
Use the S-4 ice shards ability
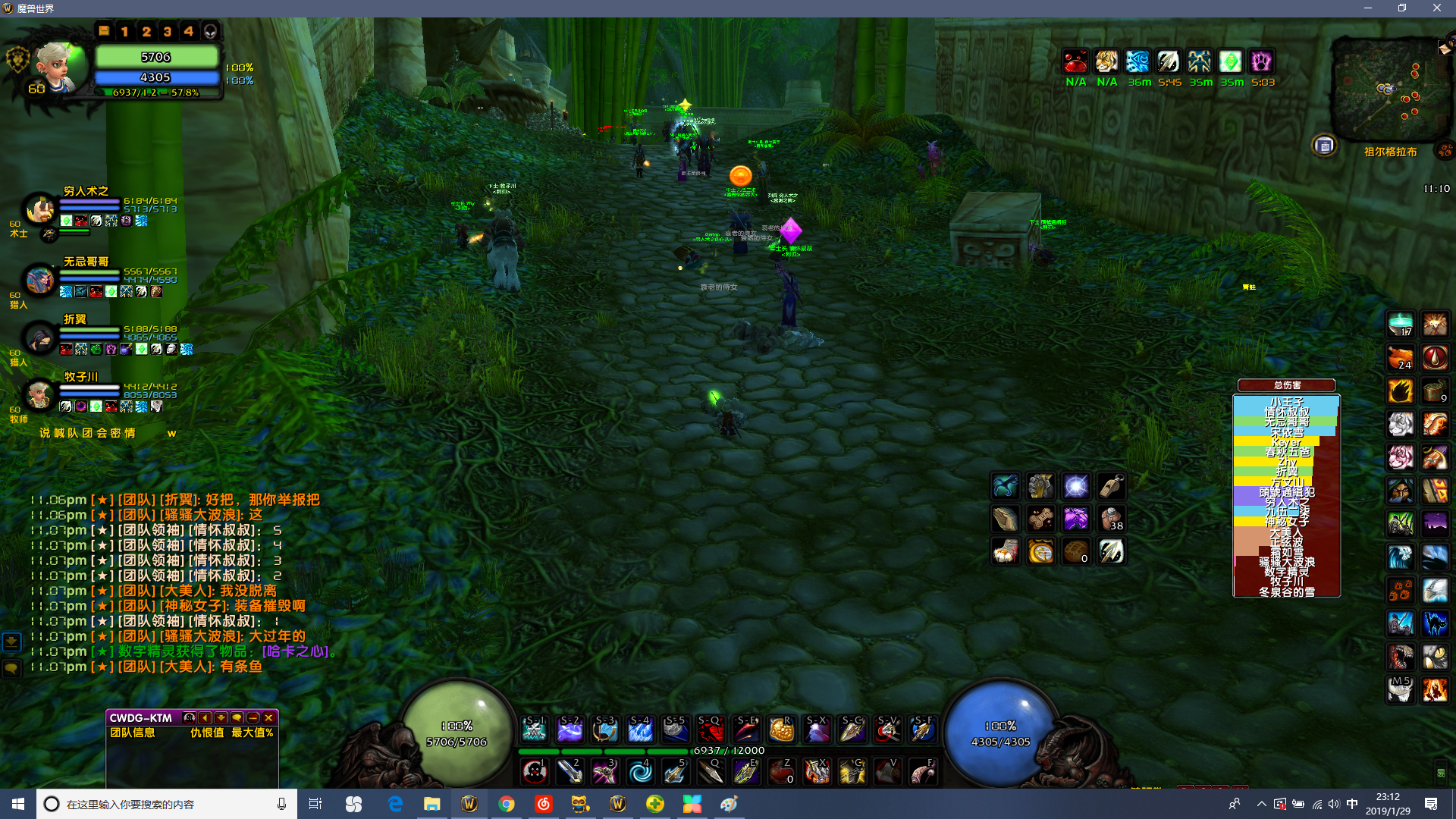click(x=640, y=730)
